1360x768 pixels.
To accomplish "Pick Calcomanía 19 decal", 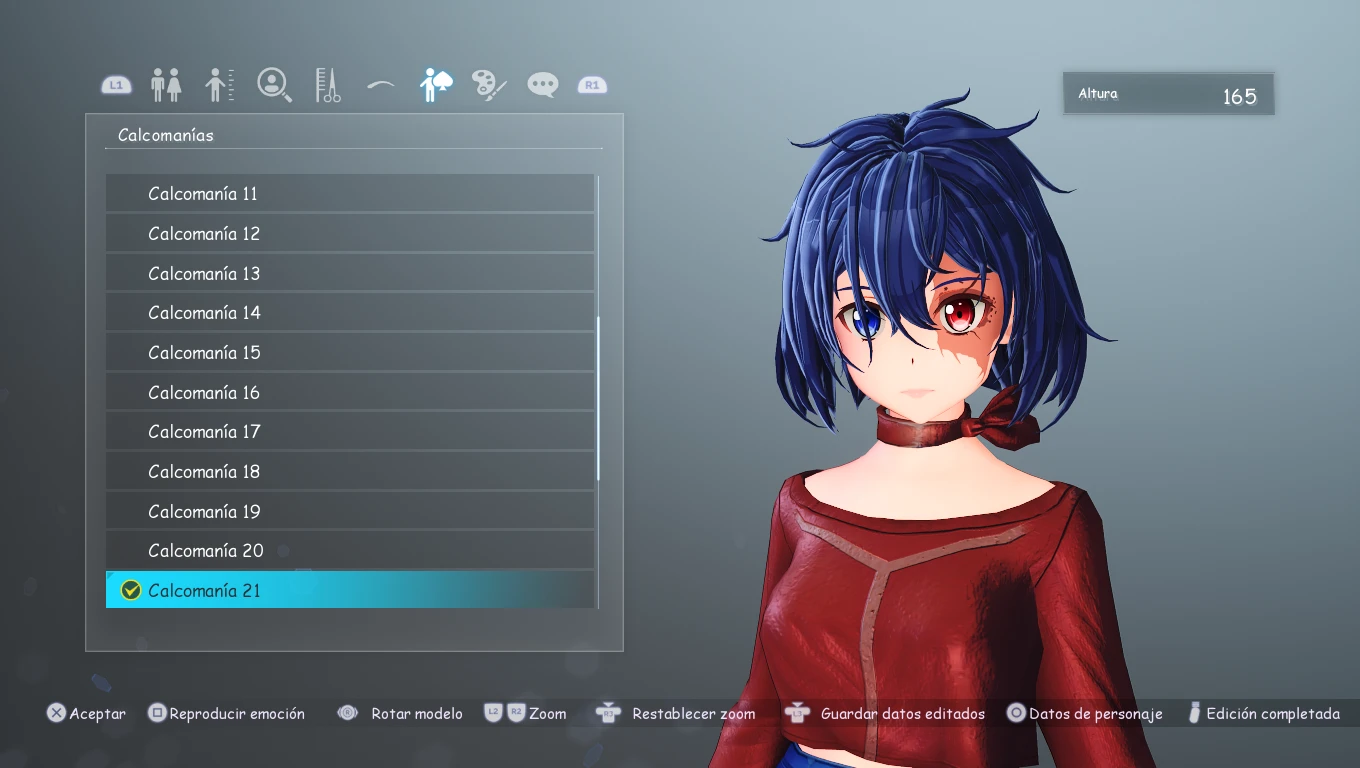I will pyautogui.click(x=350, y=511).
